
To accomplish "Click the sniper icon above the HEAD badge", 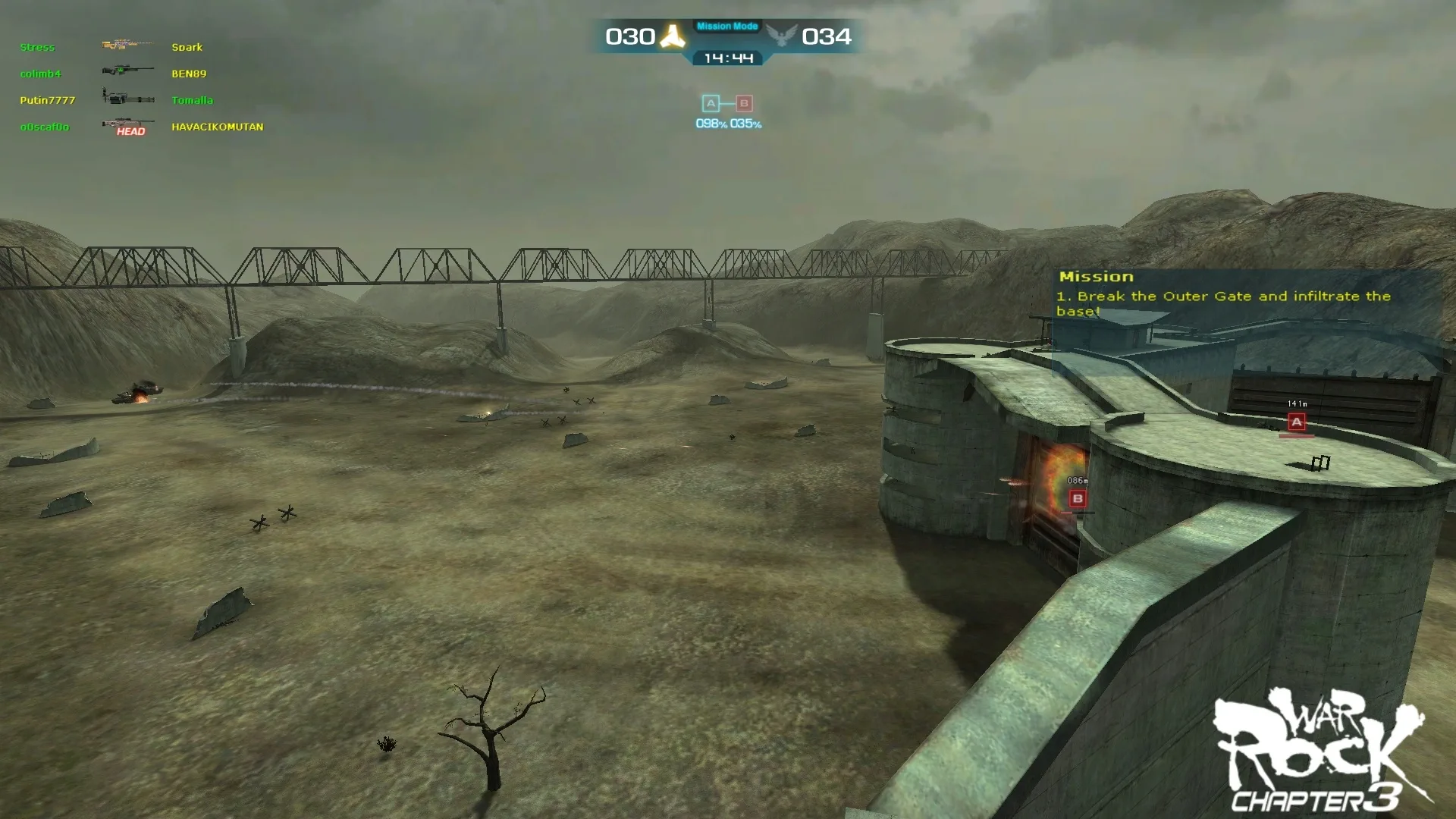I will click(127, 123).
